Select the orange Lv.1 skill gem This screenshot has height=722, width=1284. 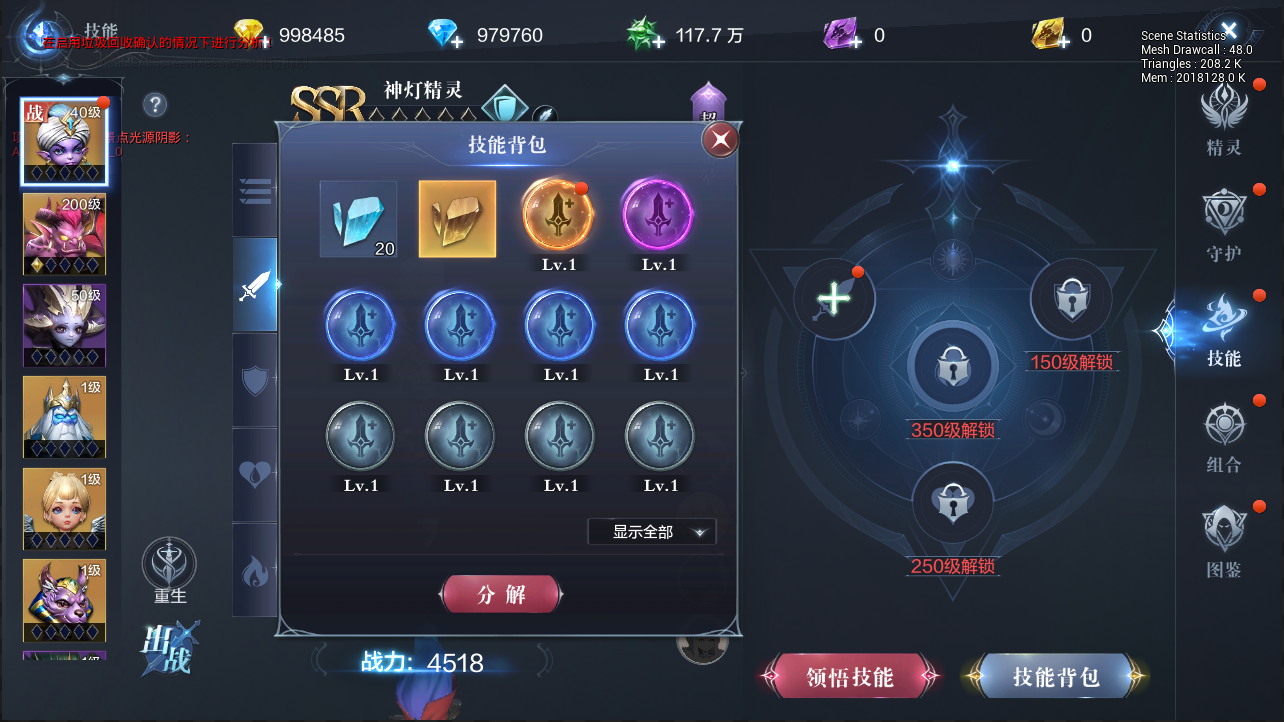pyautogui.click(x=558, y=215)
